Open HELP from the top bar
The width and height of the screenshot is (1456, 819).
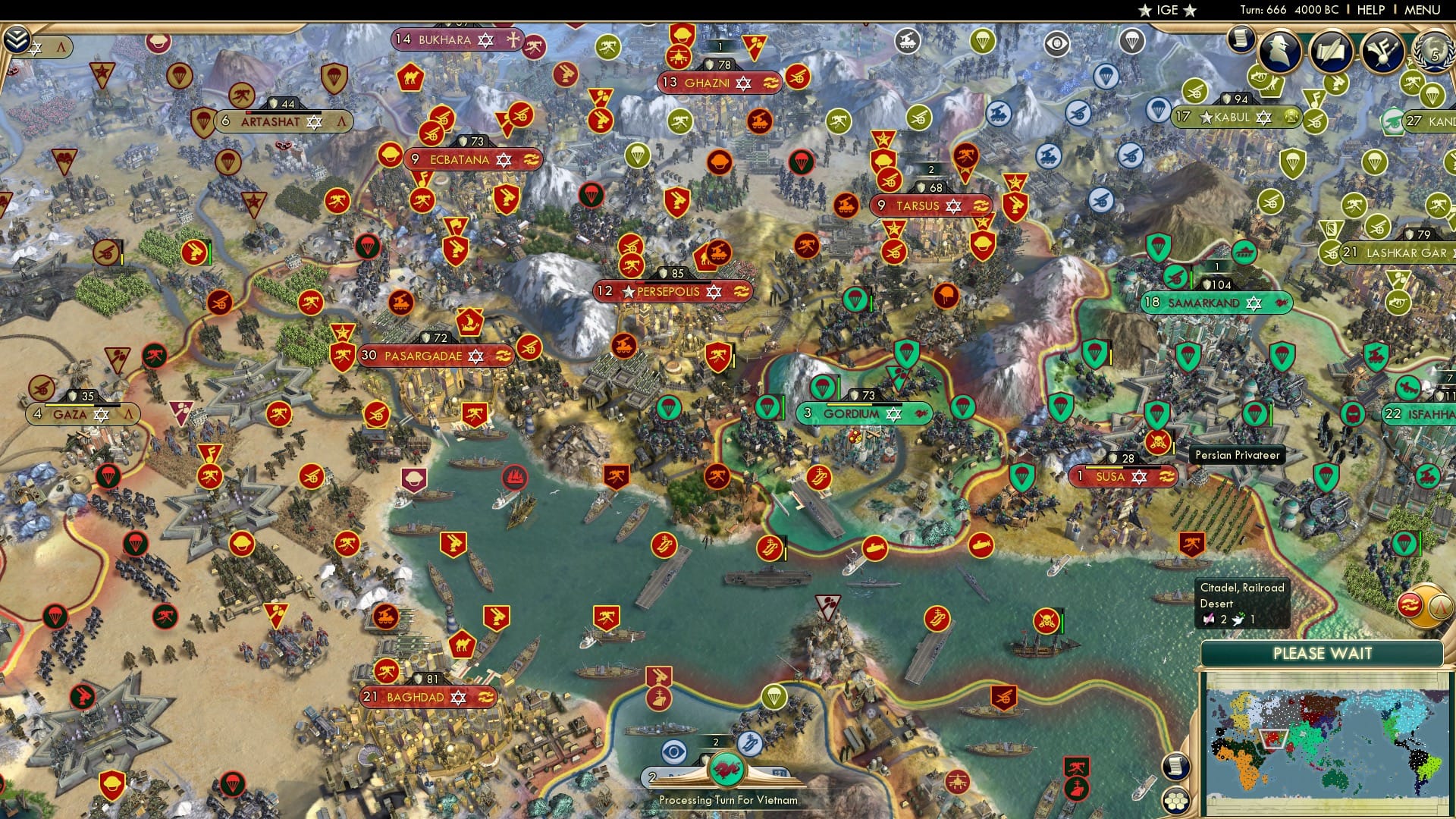point(1369,10)
